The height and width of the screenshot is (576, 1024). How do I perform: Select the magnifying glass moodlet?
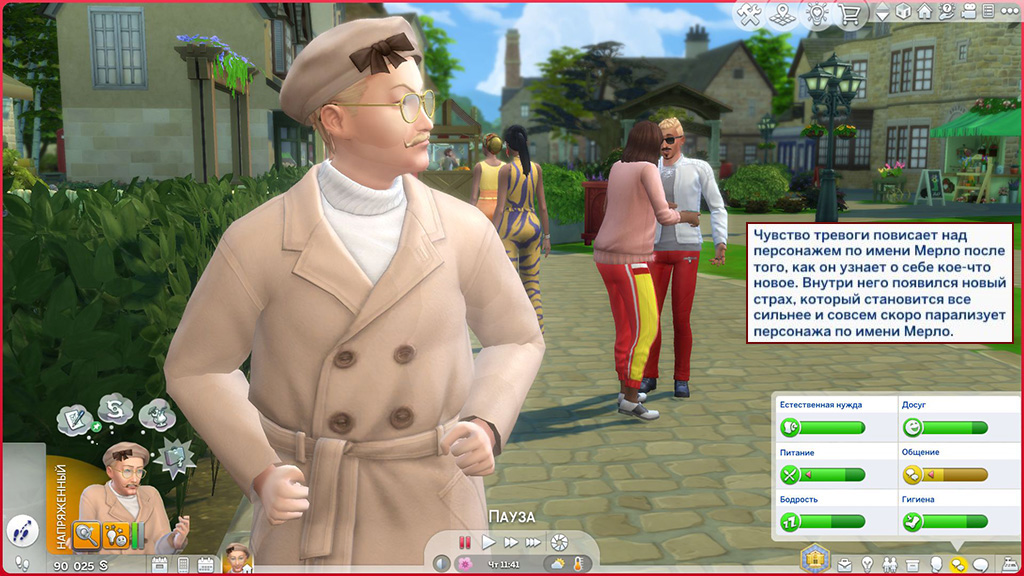[87, 534]
